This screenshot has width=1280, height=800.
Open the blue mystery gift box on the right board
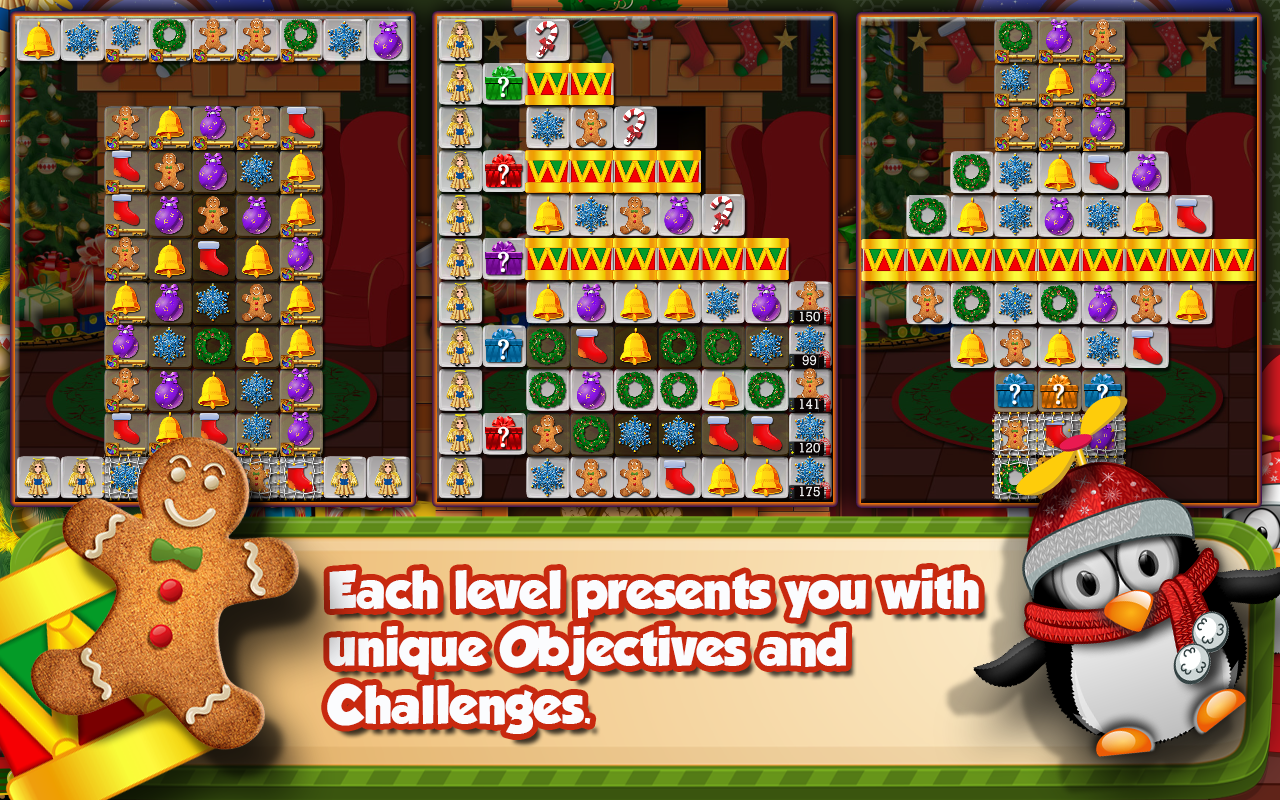tap(1014, 393)
